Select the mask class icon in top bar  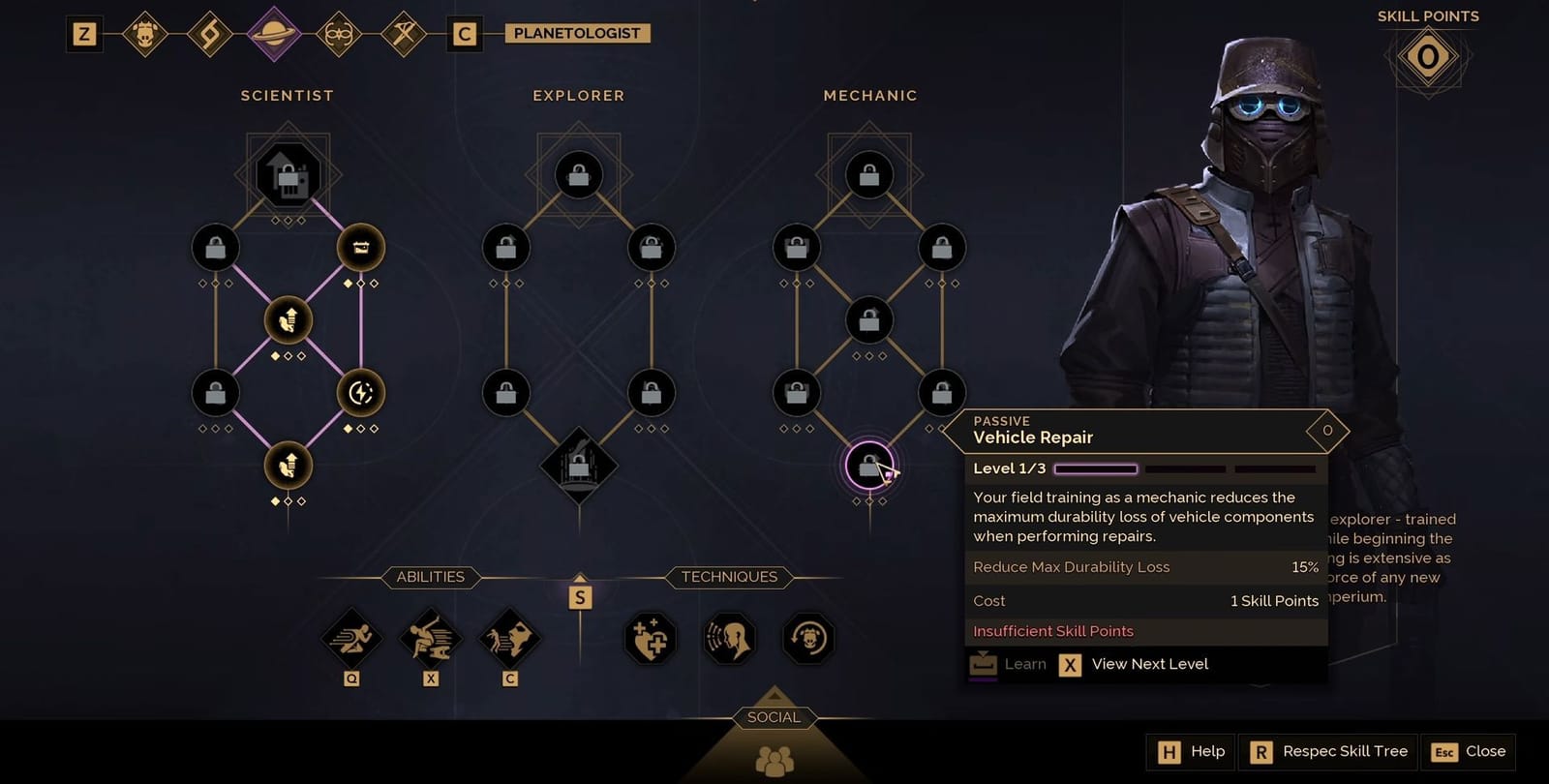pos(339,32)
